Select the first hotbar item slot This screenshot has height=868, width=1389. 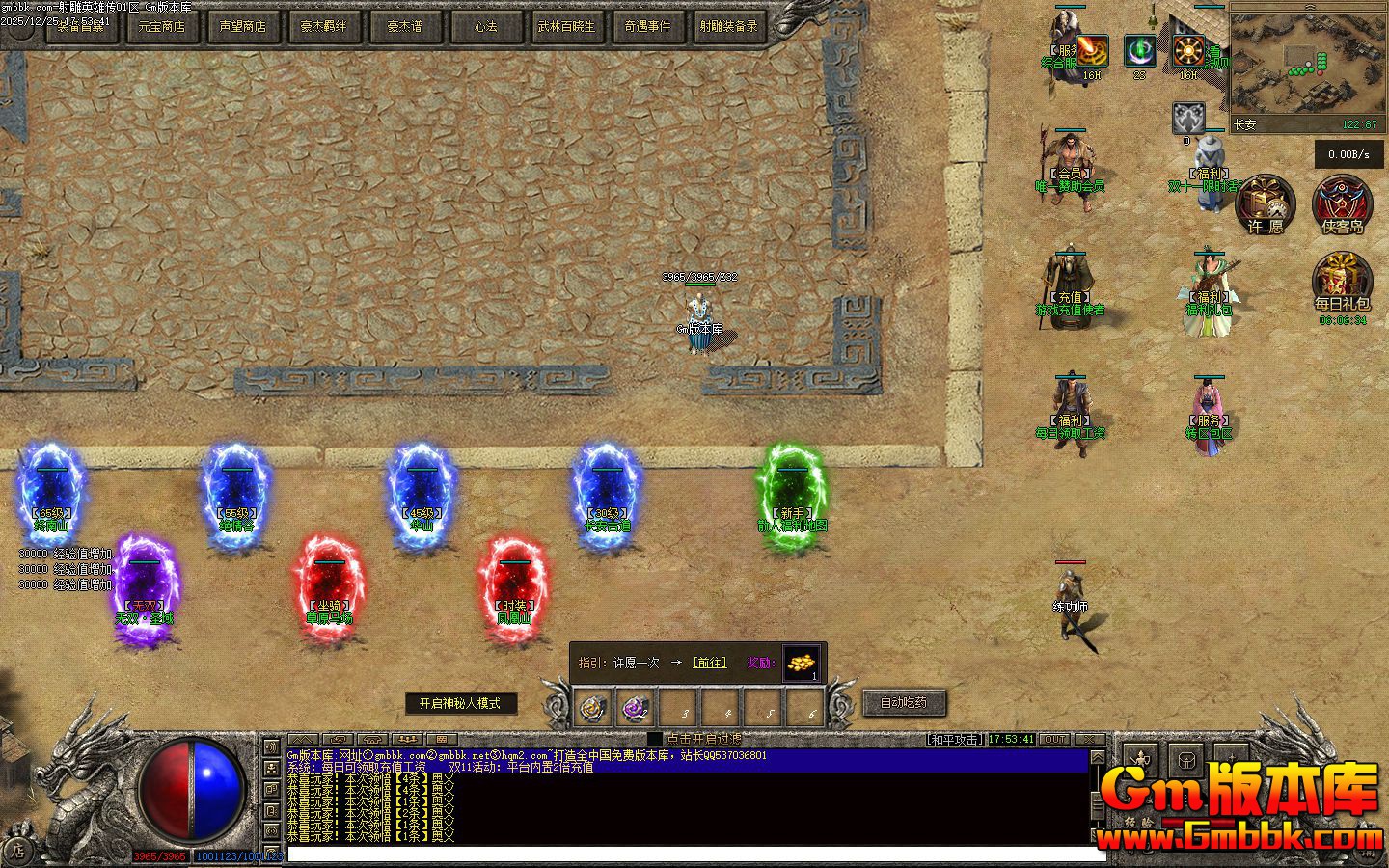click(x=591, y=709)
